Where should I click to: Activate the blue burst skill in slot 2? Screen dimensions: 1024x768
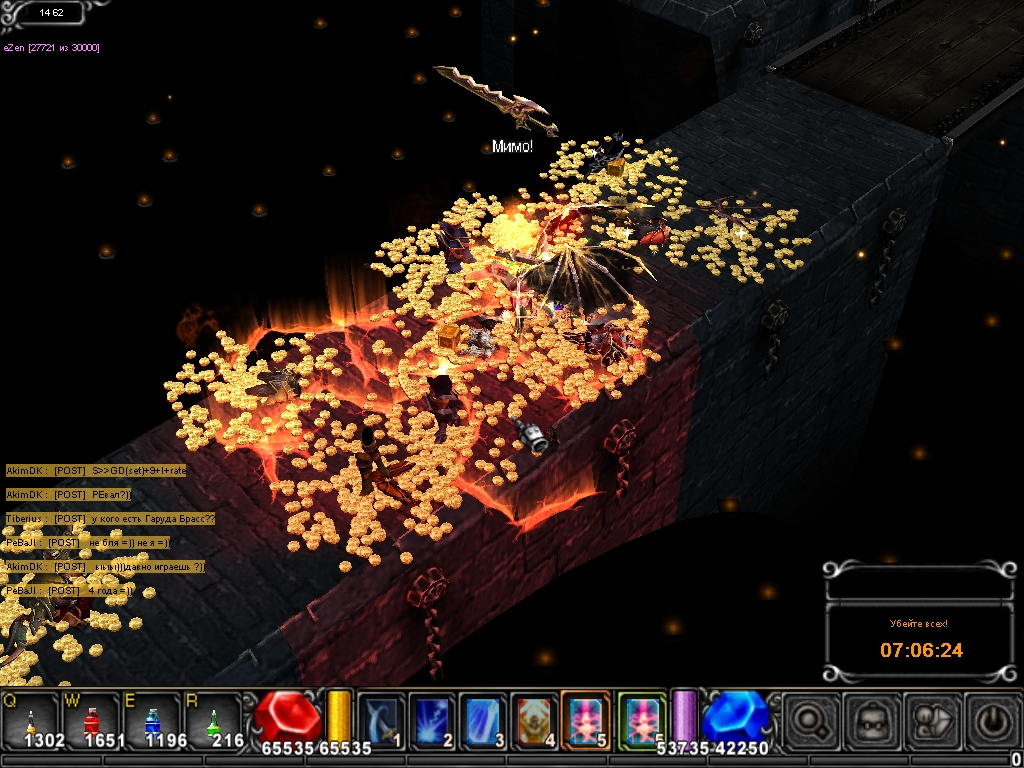(x=431, y=719)
